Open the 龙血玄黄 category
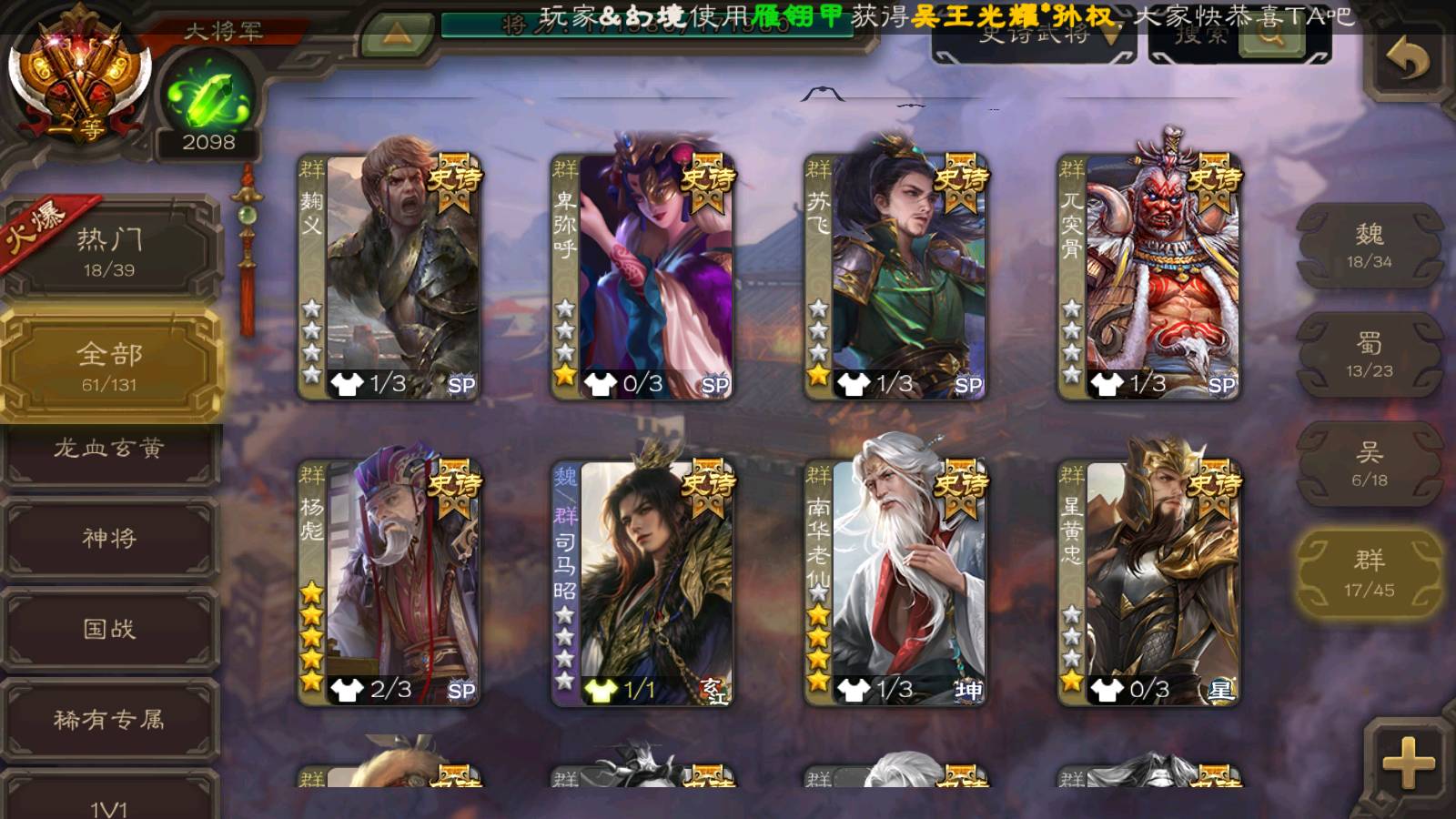1456x819 pixels. (109, 449)
